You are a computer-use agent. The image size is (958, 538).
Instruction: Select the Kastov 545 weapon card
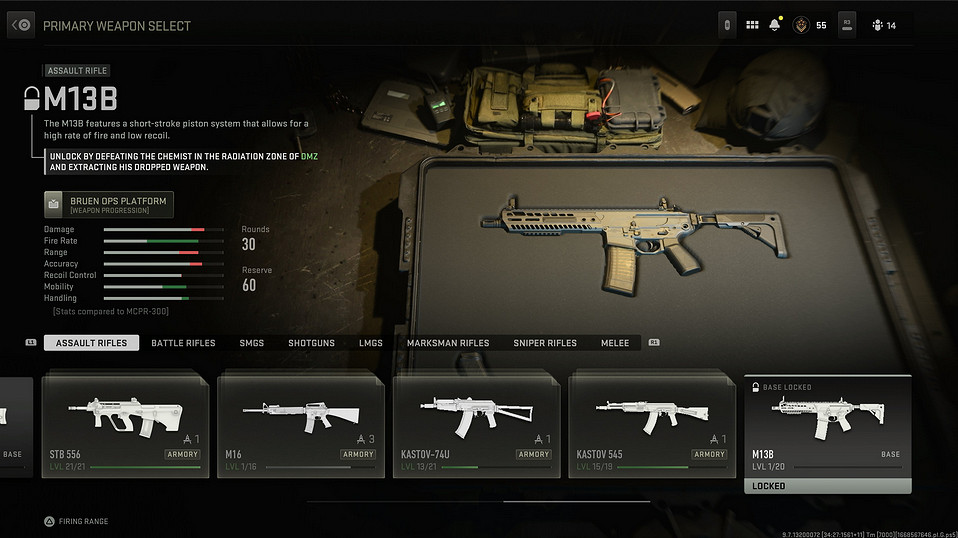pos(652,426)
